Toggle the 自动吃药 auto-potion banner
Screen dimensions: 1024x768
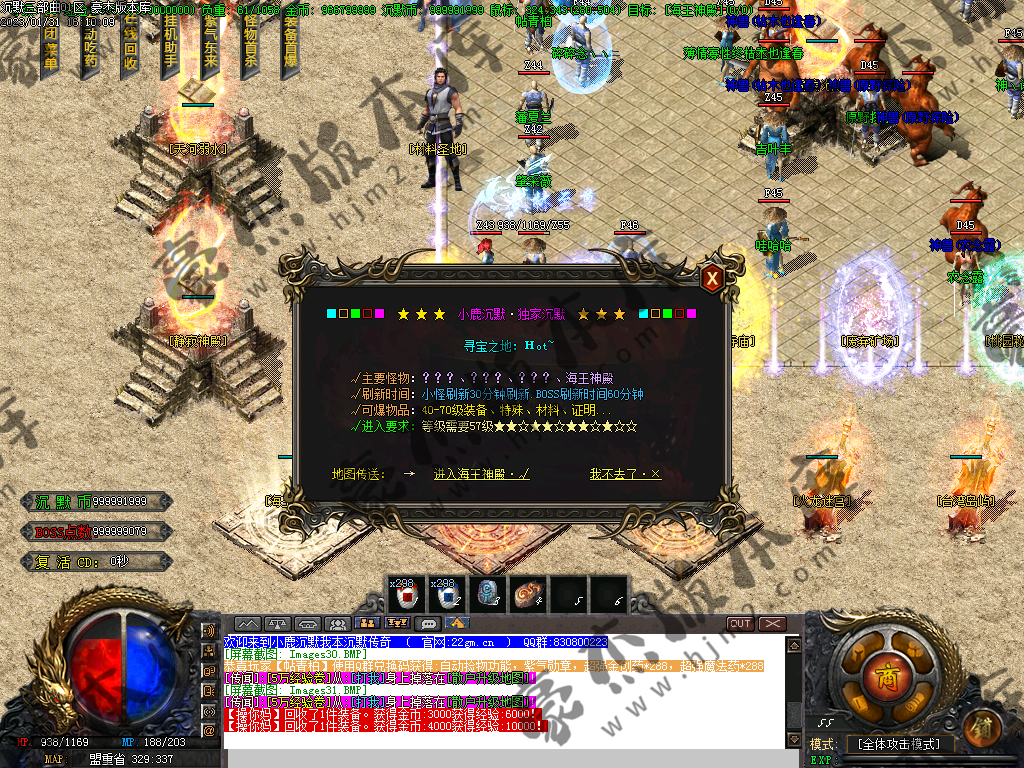[x=90, y=48]
